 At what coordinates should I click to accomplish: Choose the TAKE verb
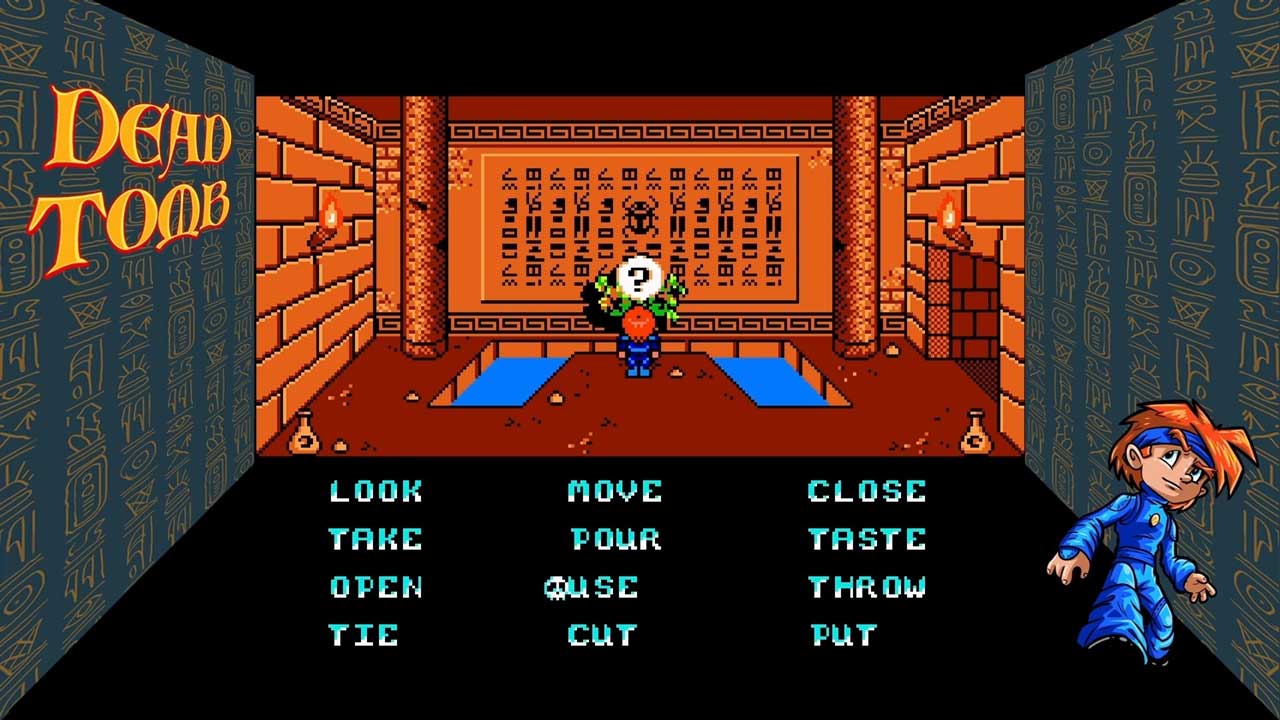376,539
